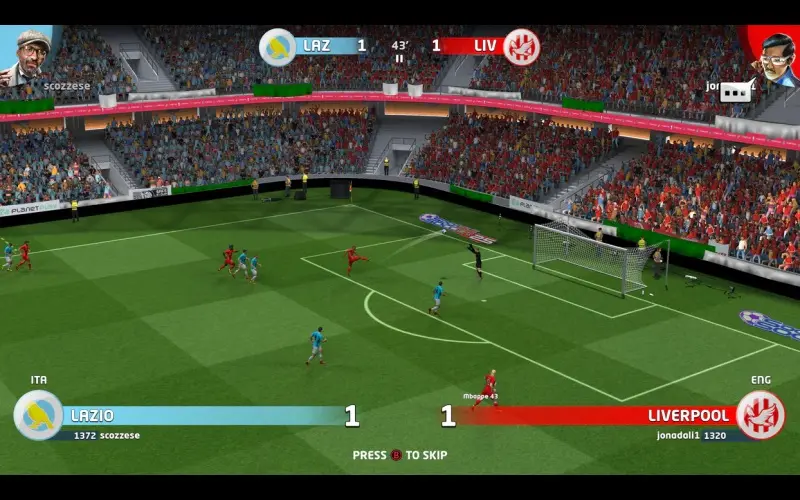Screen dimensions: 800x500
Task: Click the small LAZ scoreboard badge
Action: [x=277, y=47]
